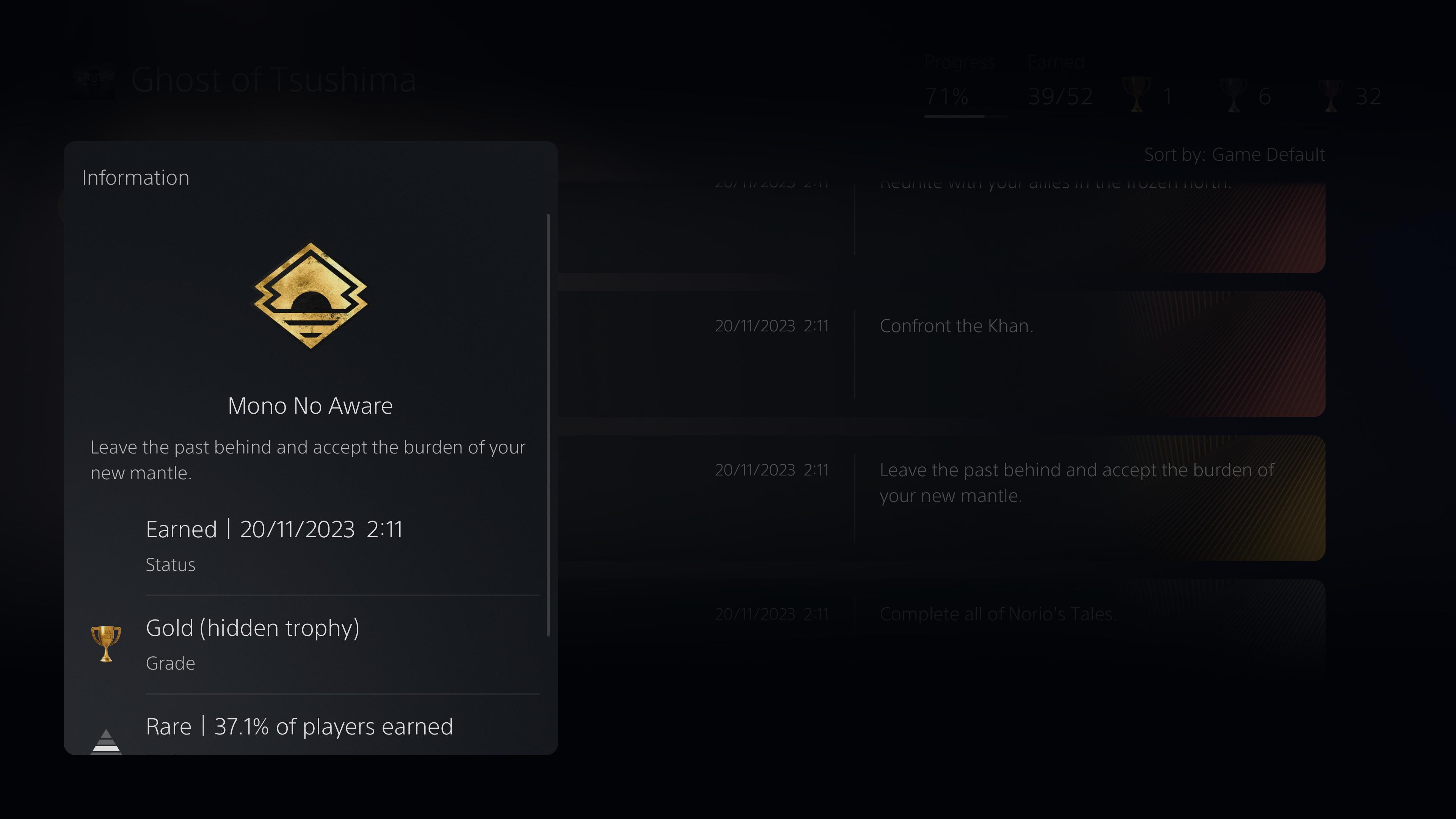This screenshot has width=1456, height=819.
Task: Open the Sort by Game Default dropdown
Action: (1234, 155)
